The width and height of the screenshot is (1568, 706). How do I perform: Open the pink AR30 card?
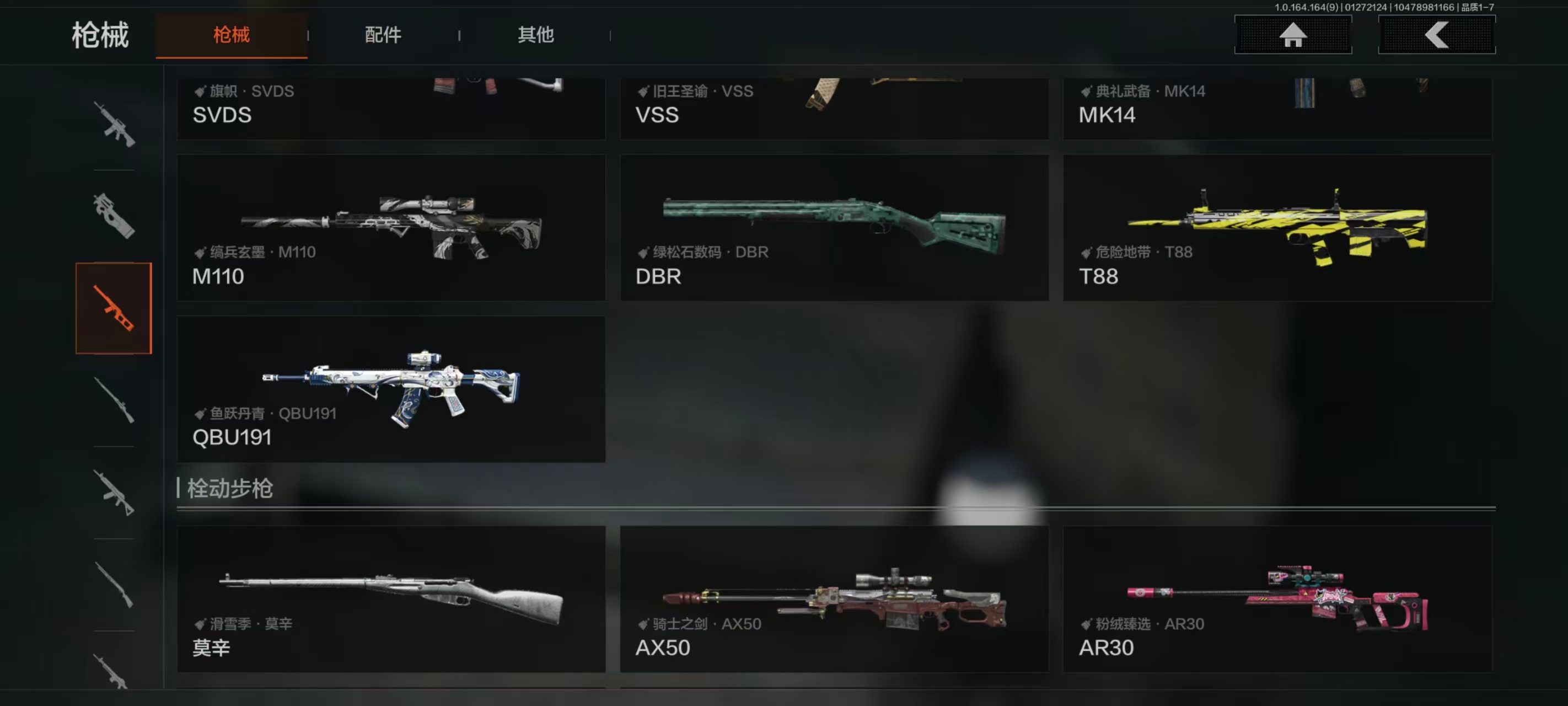coord(1277,599)
